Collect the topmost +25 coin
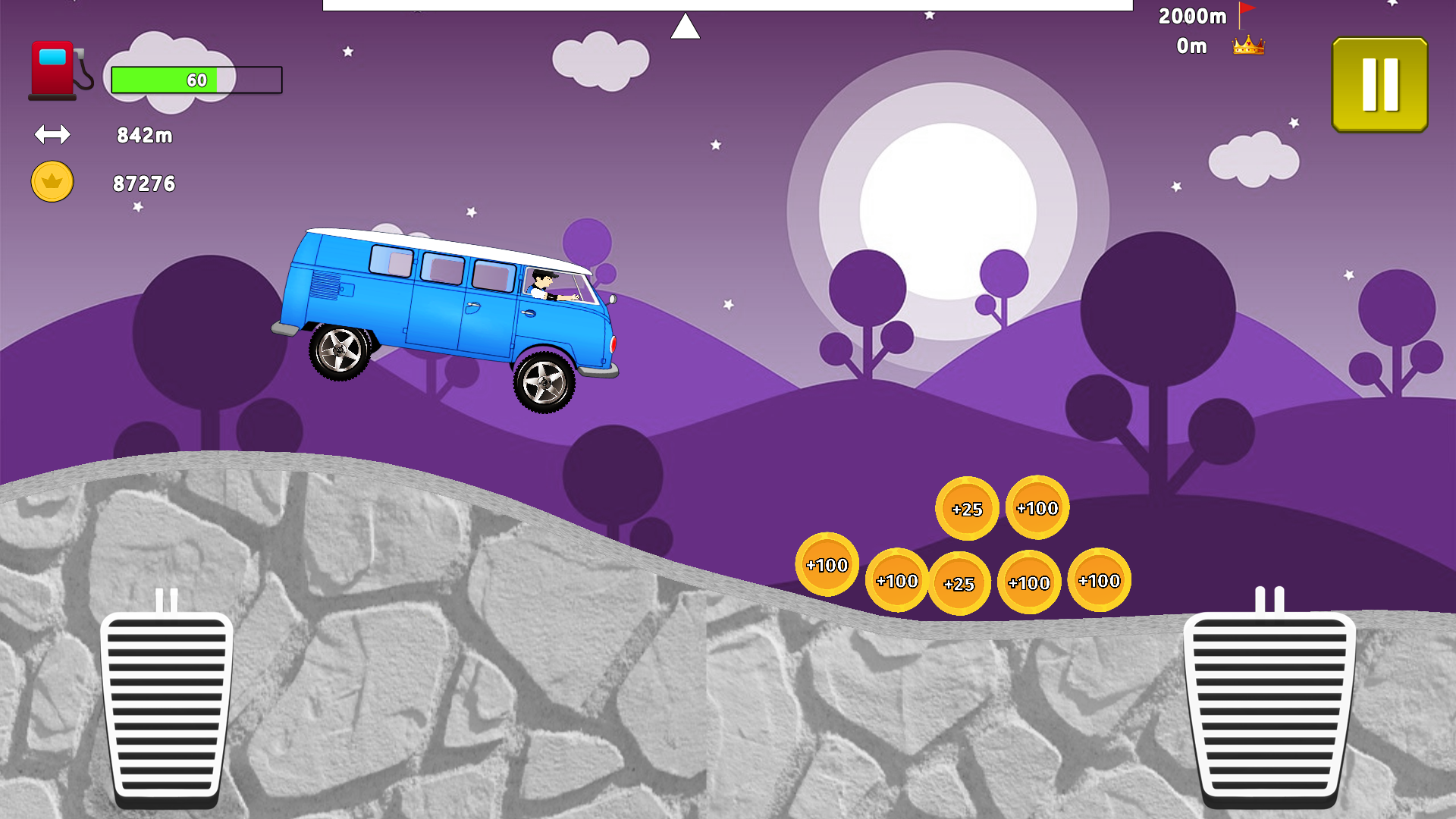 [969, 510]
